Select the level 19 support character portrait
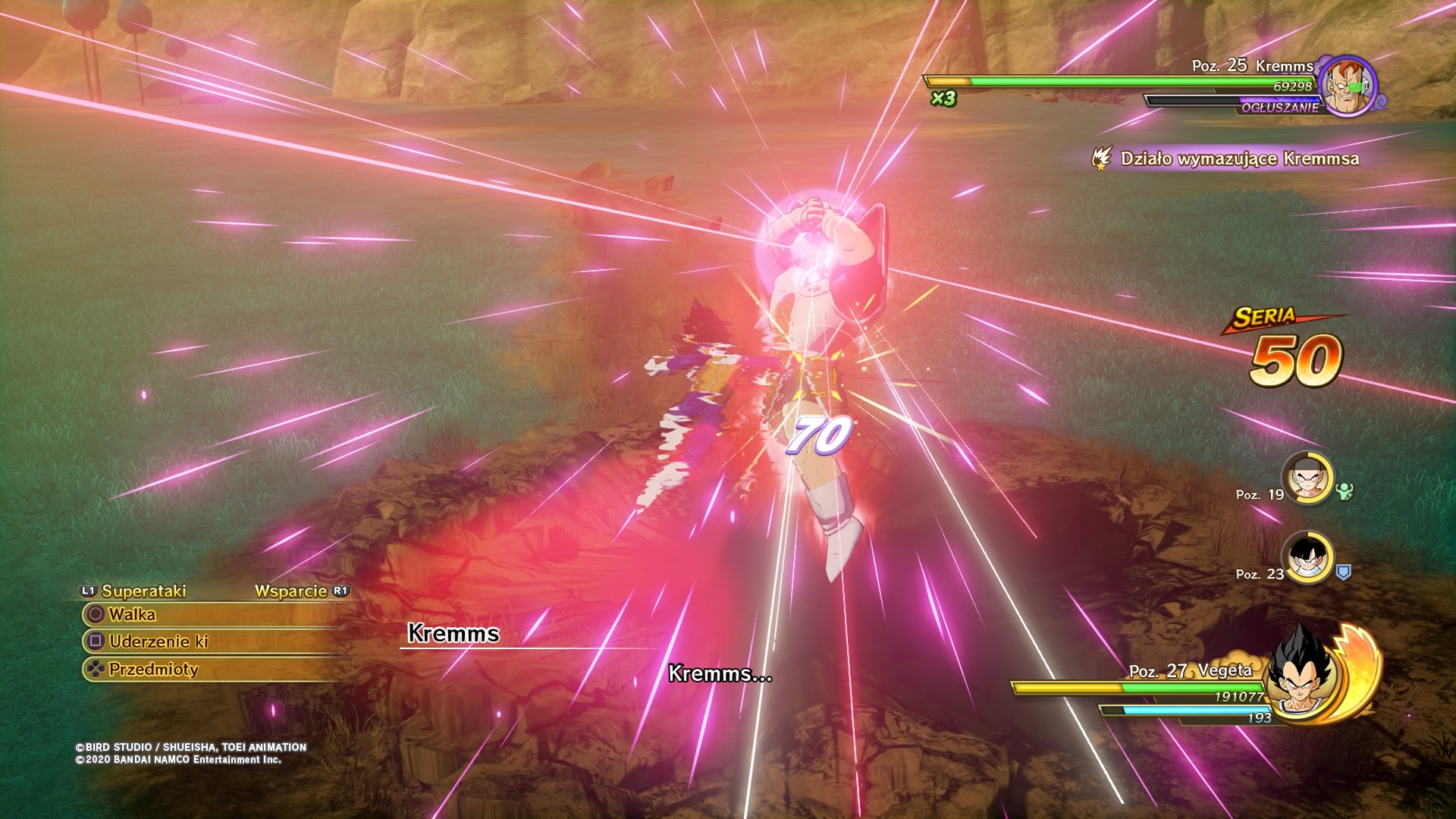This screenshot has width=1456, height=819. pos(1307,478)
